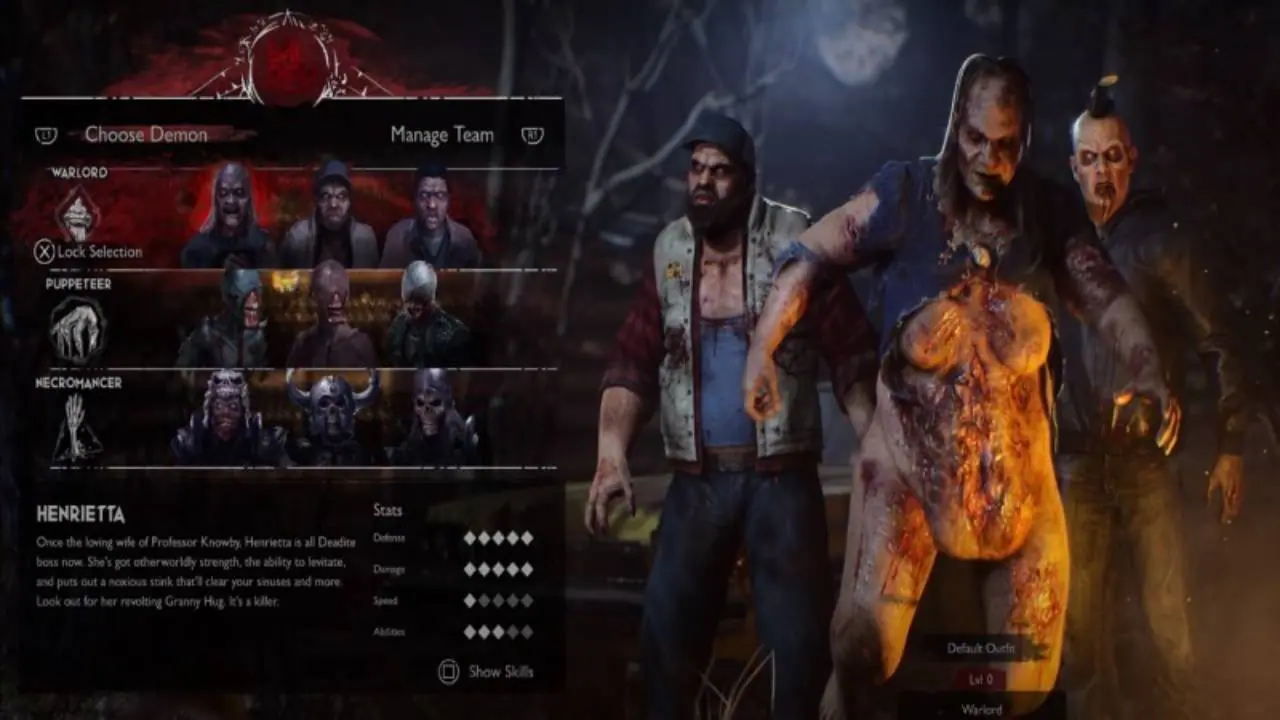Select the horned-helmet Necromancer skeleton portrait
The width and height of the screenshot is (1280, 720).
click(x=331, y=417)
